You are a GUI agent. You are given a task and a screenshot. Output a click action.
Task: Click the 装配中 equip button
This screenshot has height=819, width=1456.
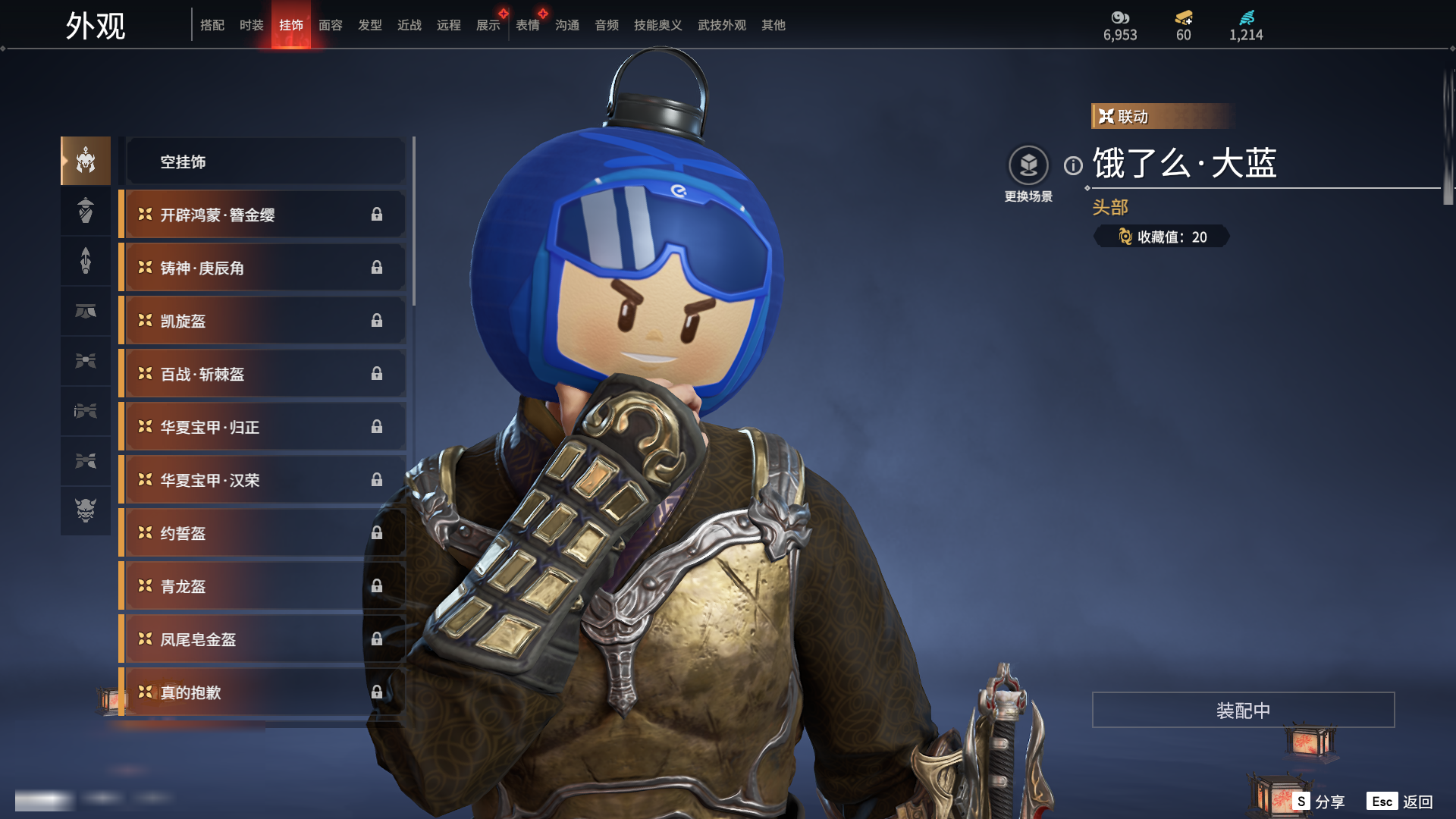coord(1243,710)
